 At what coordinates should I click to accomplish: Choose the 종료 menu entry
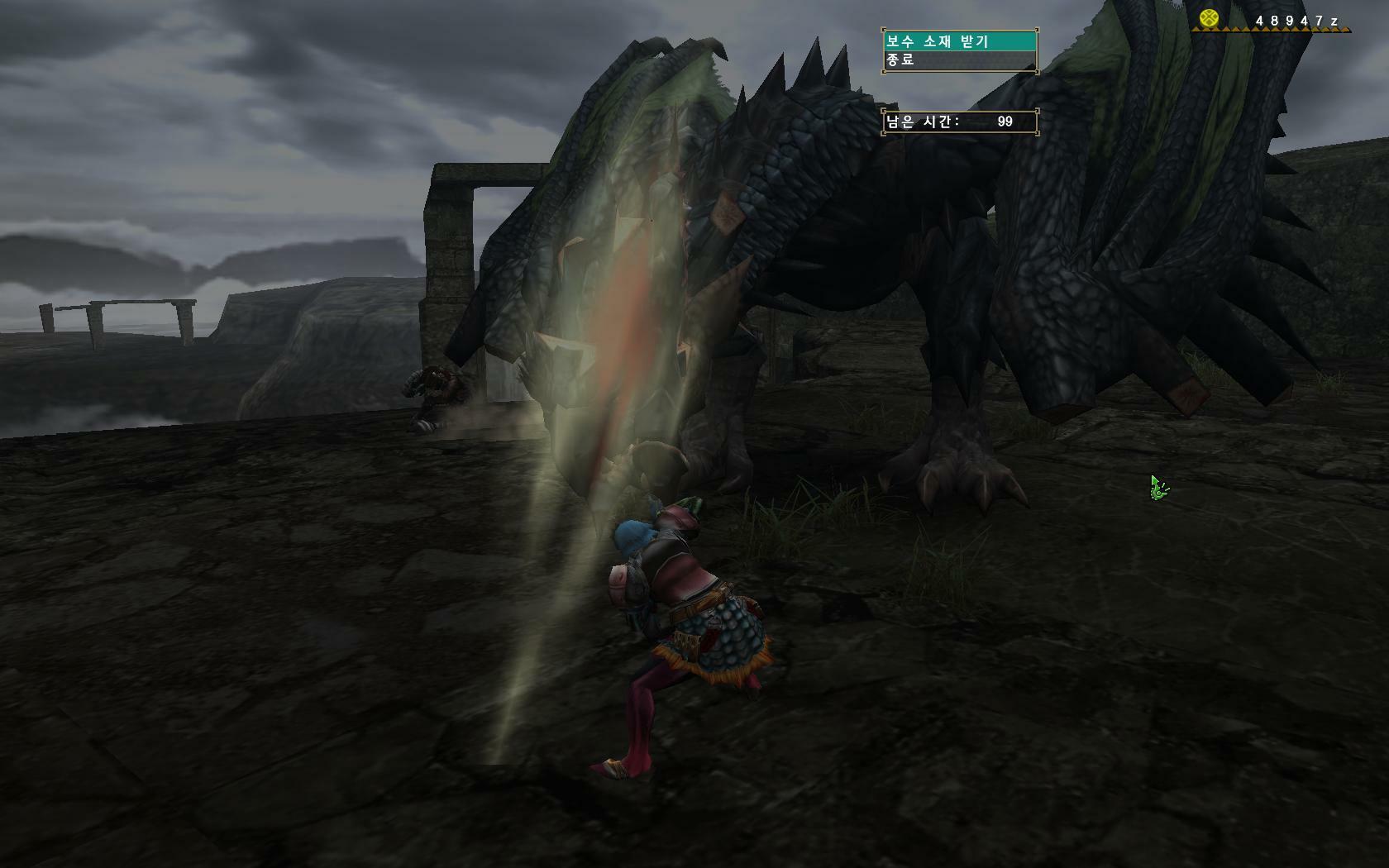[x=959, y=60]
